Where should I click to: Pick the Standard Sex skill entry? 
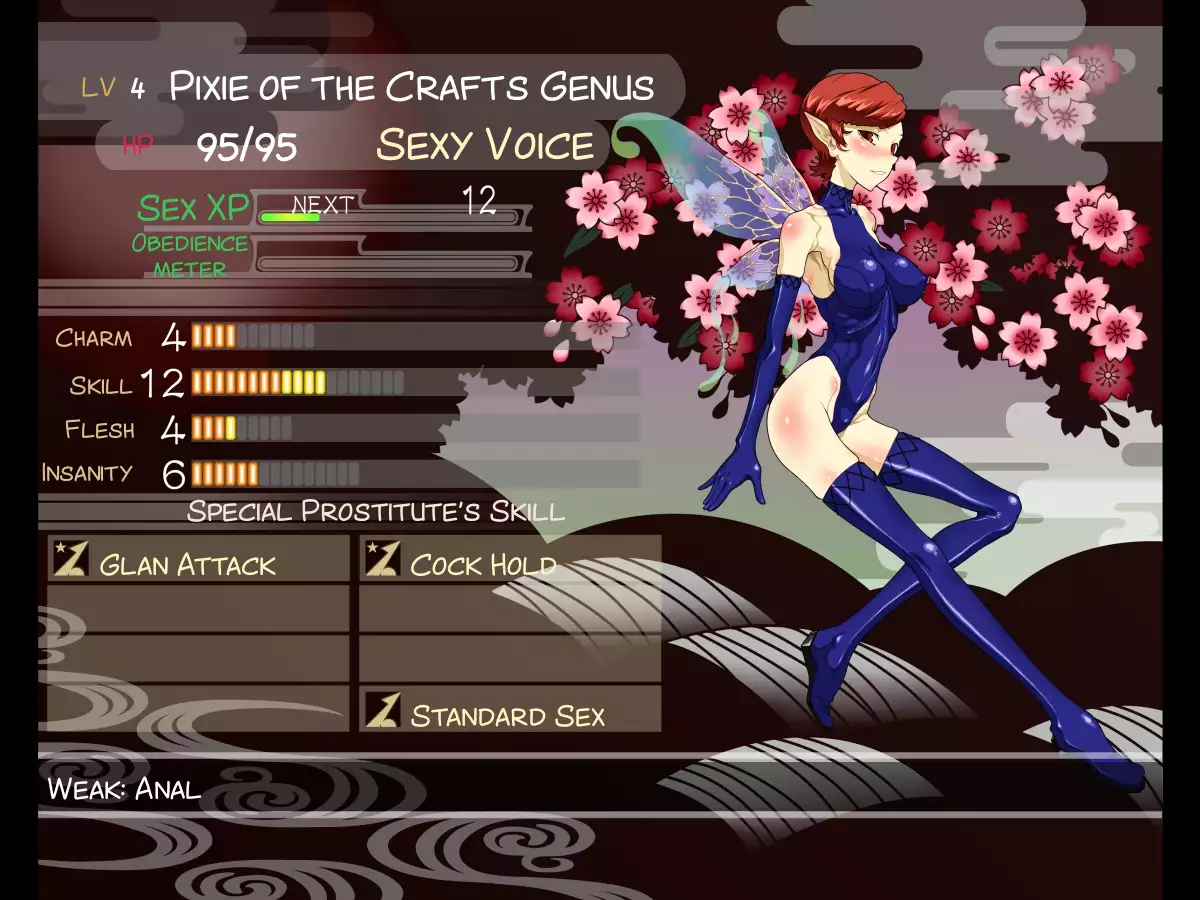pos(509,711)
